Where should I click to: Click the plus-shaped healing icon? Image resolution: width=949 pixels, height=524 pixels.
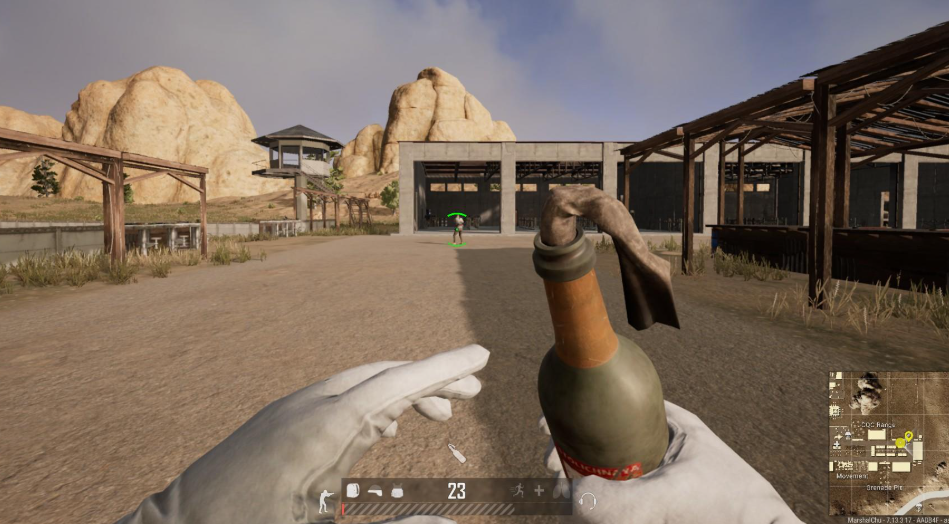click(x=539, y=491)
